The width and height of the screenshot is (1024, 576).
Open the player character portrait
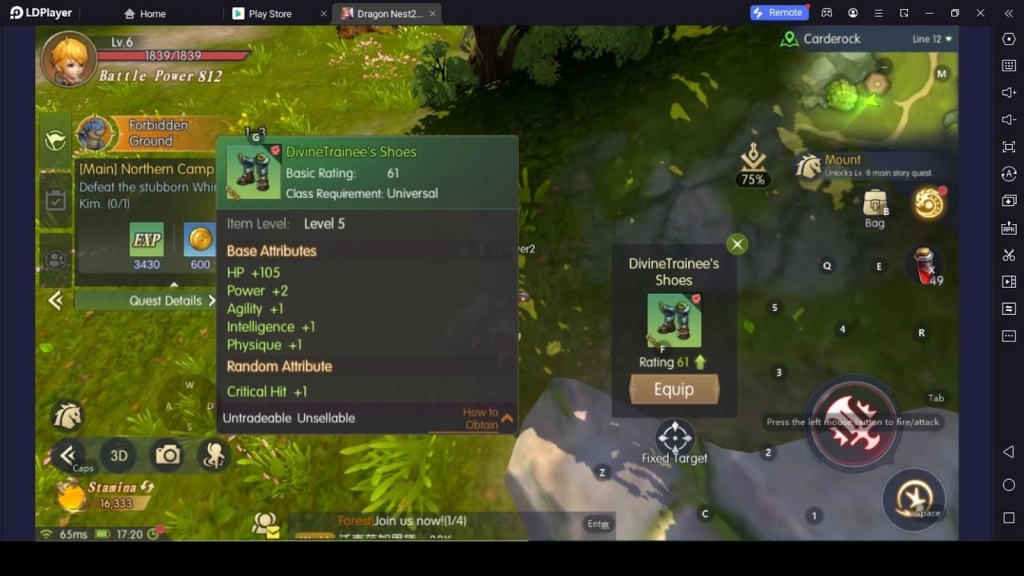68,59
